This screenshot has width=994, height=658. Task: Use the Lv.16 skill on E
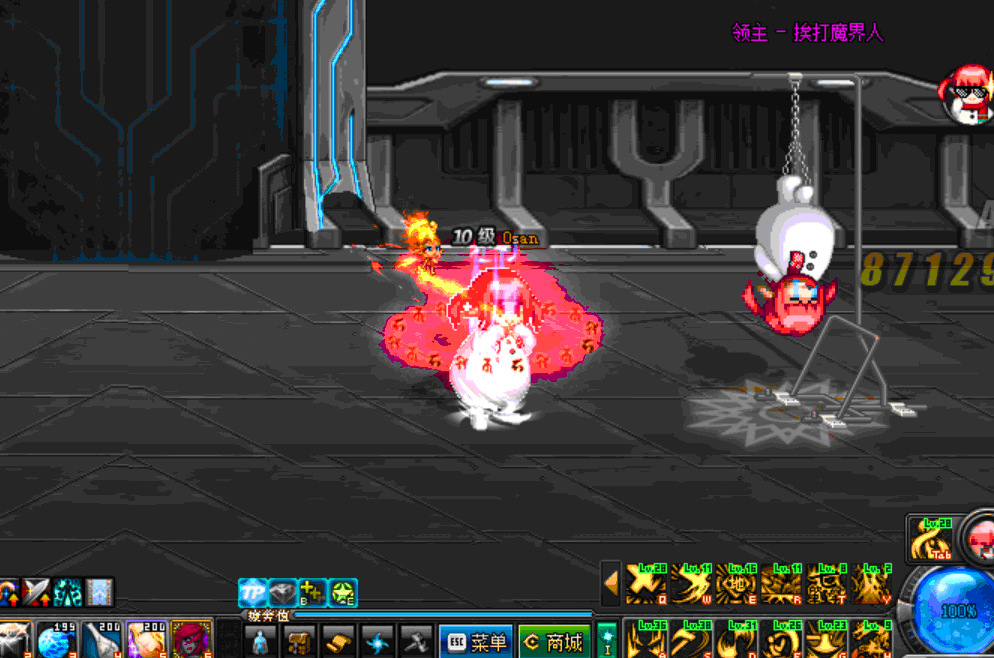pyautogui.click(x=735, y=584)
